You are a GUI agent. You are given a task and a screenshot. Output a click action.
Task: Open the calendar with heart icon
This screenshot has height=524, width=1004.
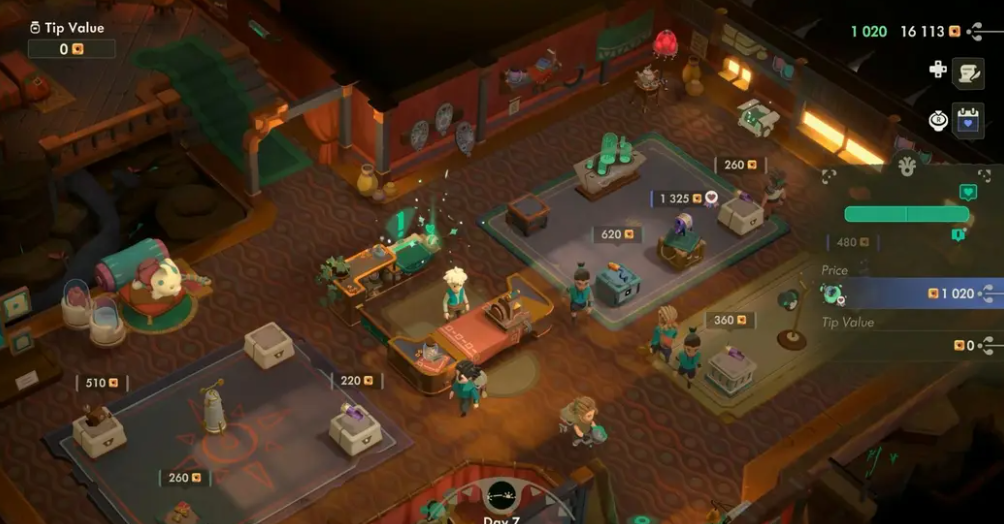click(x=968, y=120)
